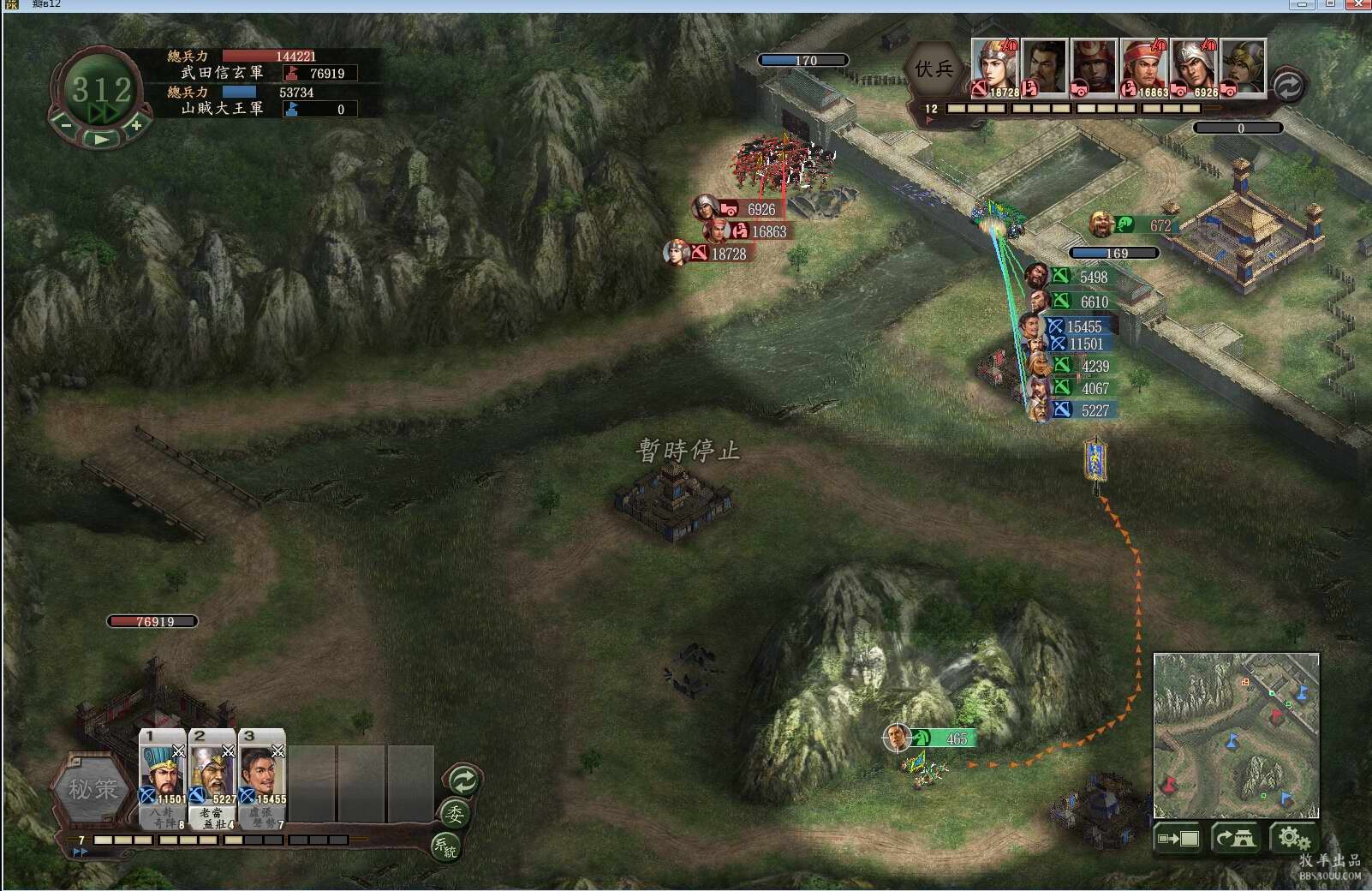Click the play button under the turn counter
1372x891 pixels.
tap(102, 139)
